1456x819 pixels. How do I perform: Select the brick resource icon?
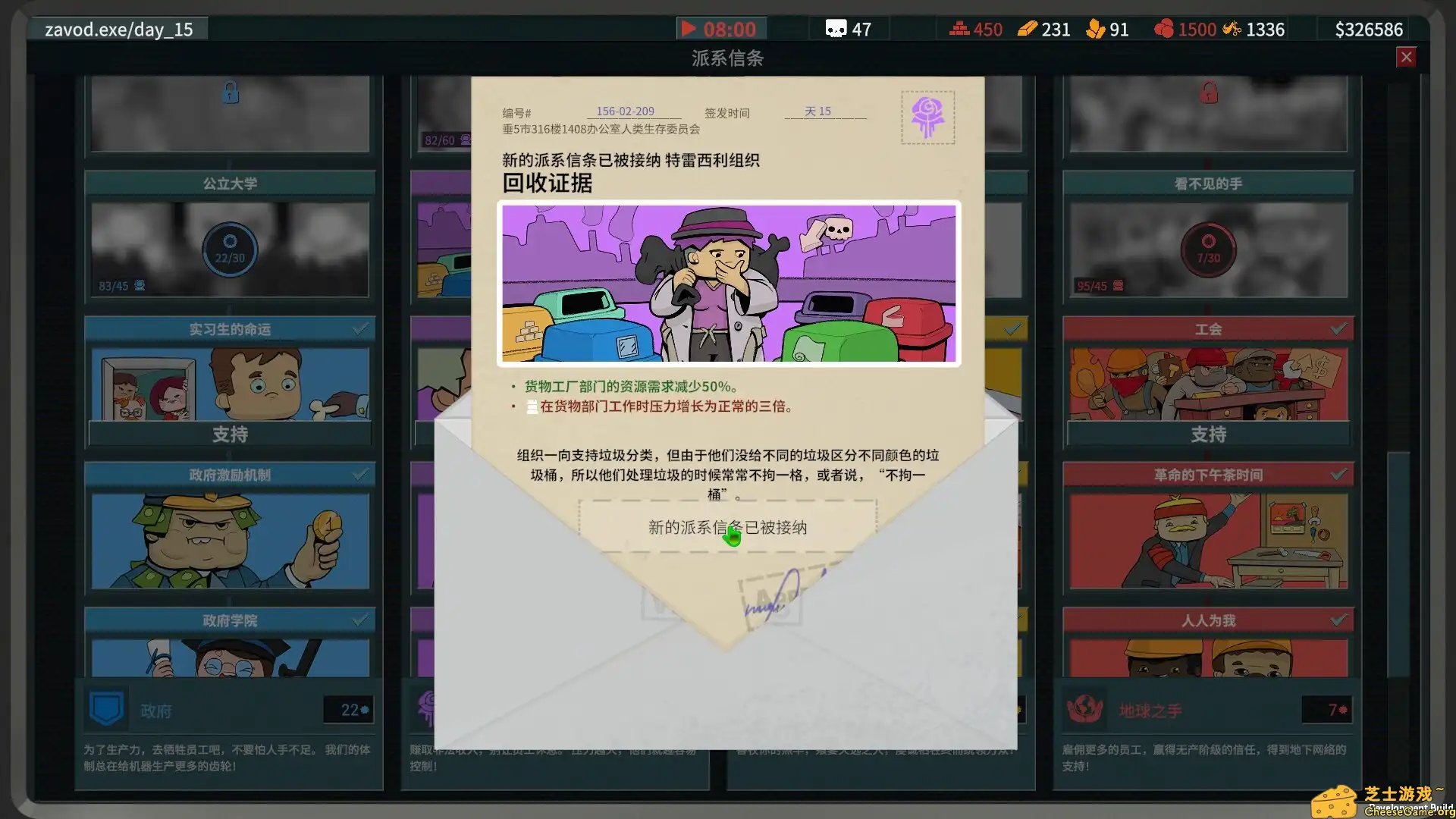click(959, 29)
